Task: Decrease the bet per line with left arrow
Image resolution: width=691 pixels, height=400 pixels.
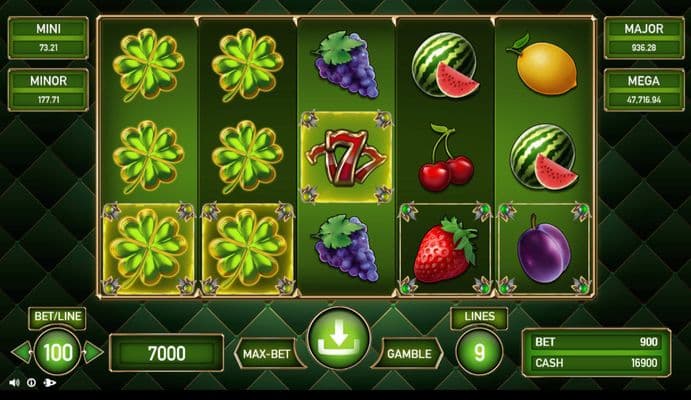Action: 20,352
